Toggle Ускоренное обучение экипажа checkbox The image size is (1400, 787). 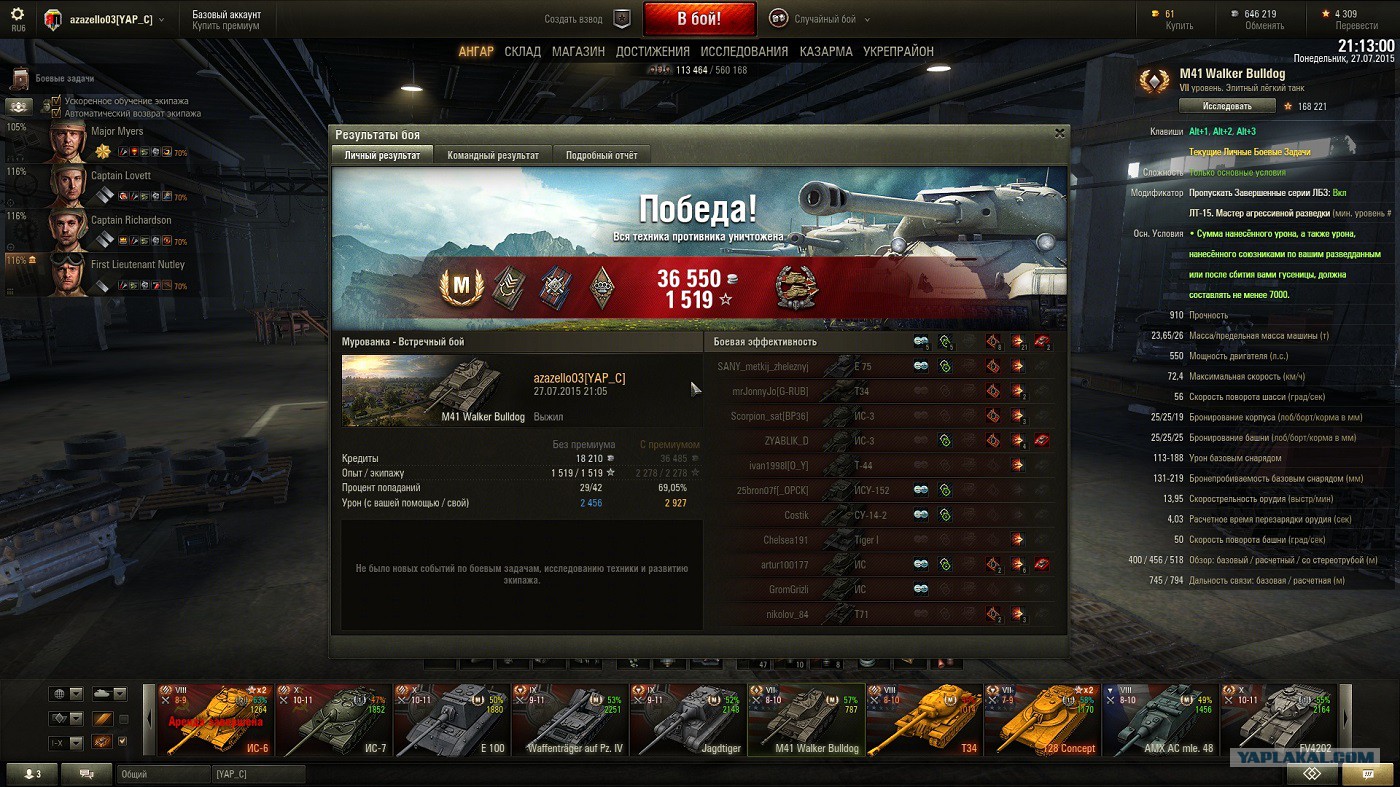pyautogui.click(x=56, y=101)
